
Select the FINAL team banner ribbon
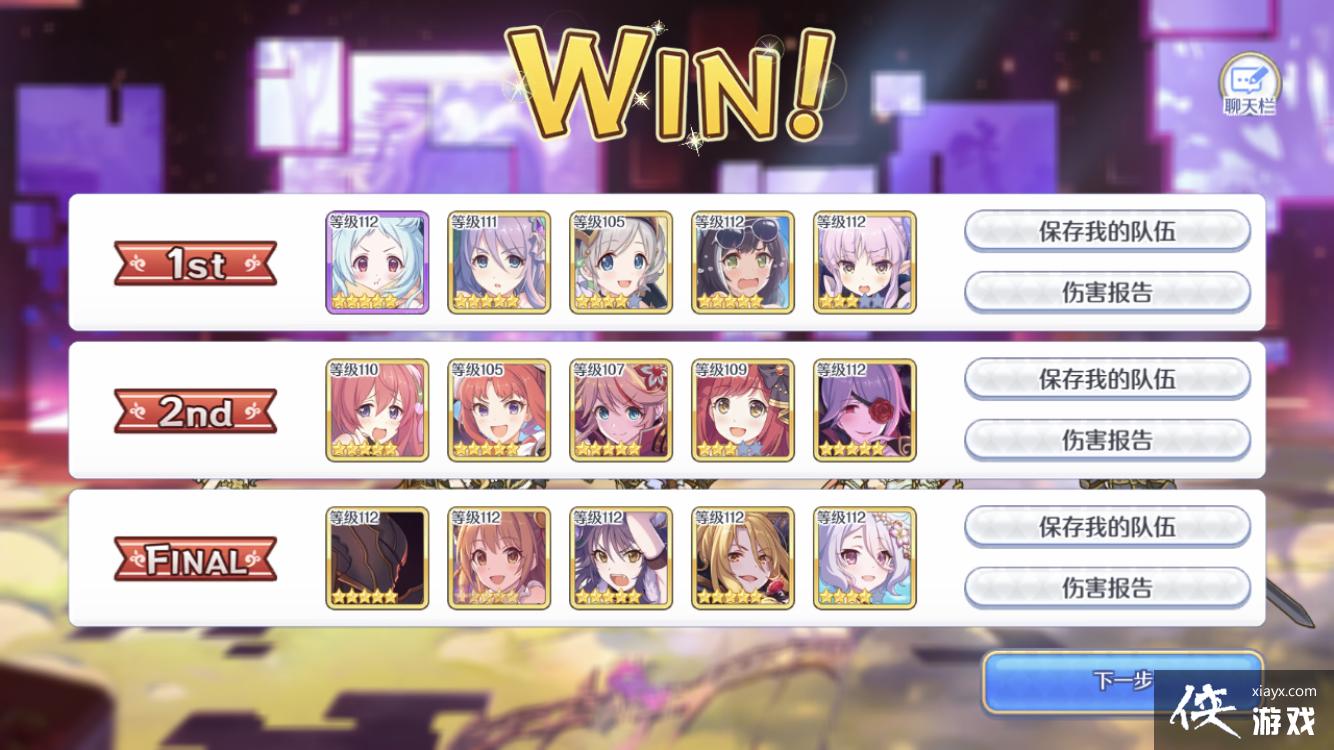(194, 558)
